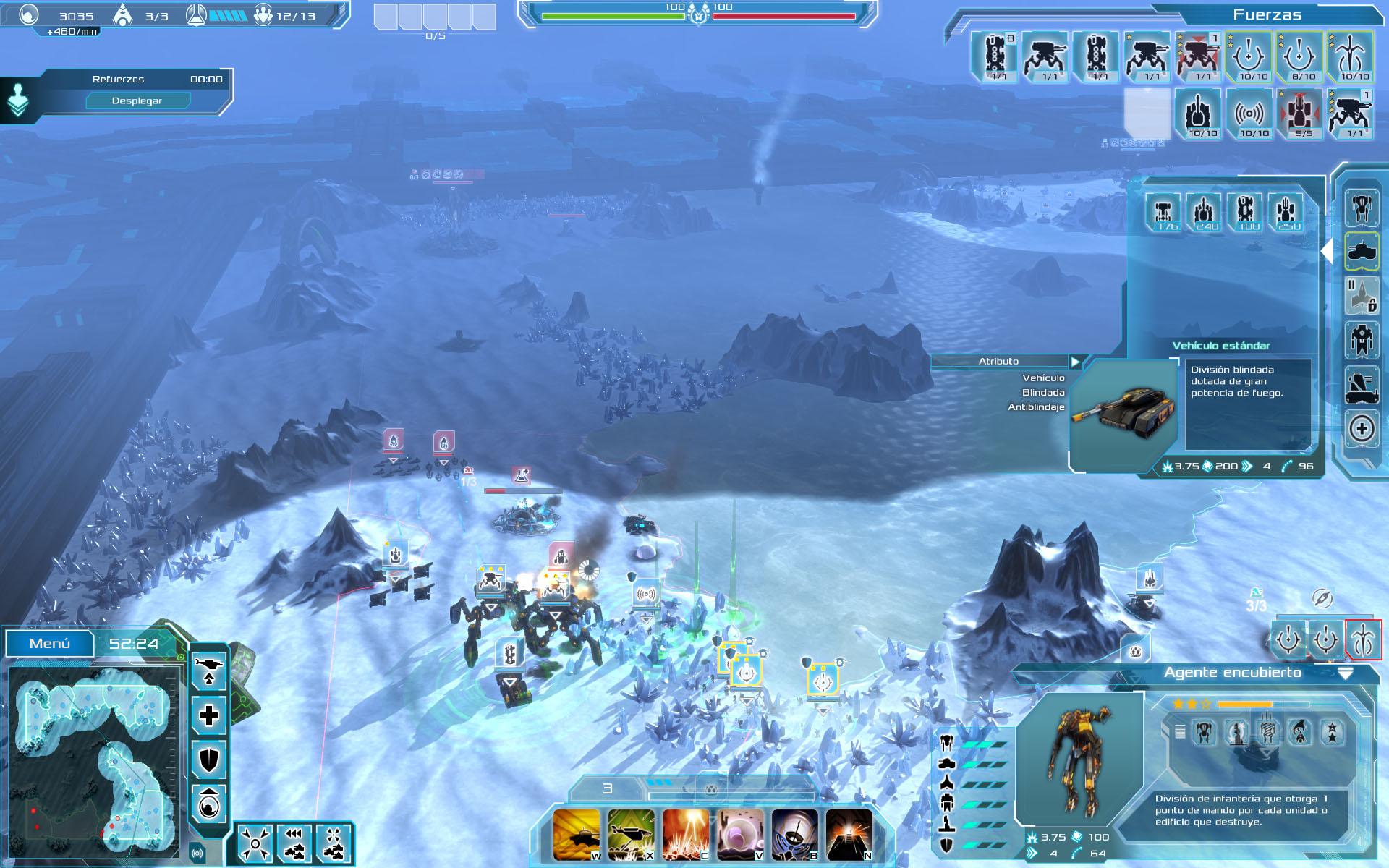This screenshot has width=1389, height=868.
Task: Trigger the green helicopter strike ability (X)
Action: (631, 835)
